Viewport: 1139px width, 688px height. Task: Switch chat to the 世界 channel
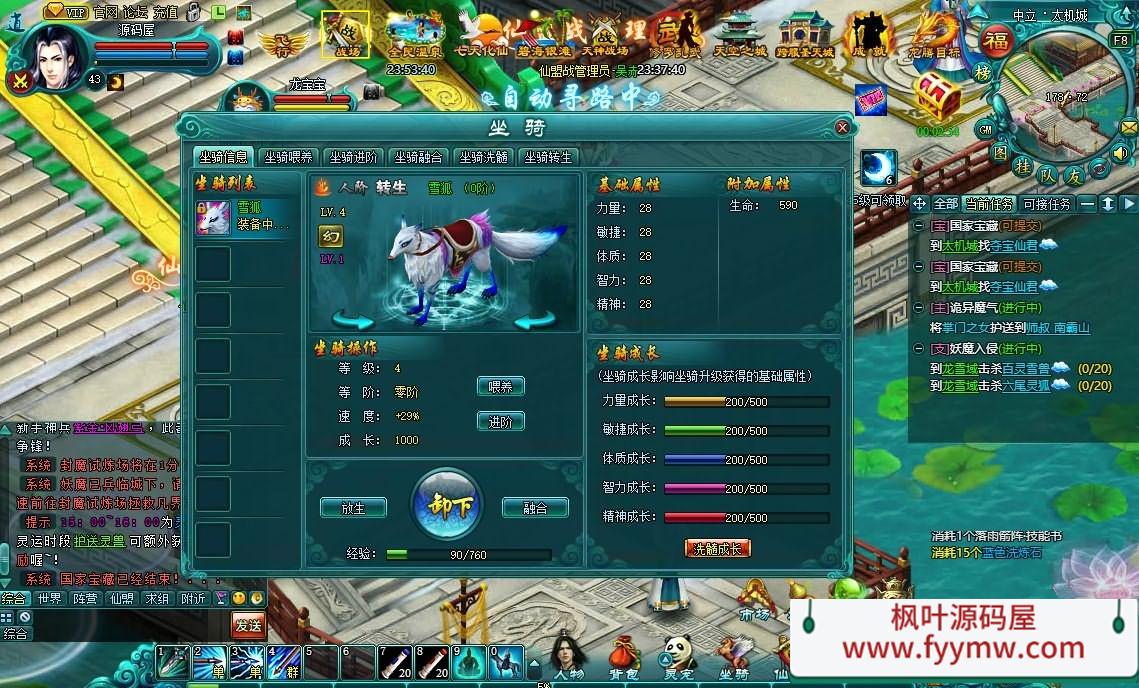[48, 598]
